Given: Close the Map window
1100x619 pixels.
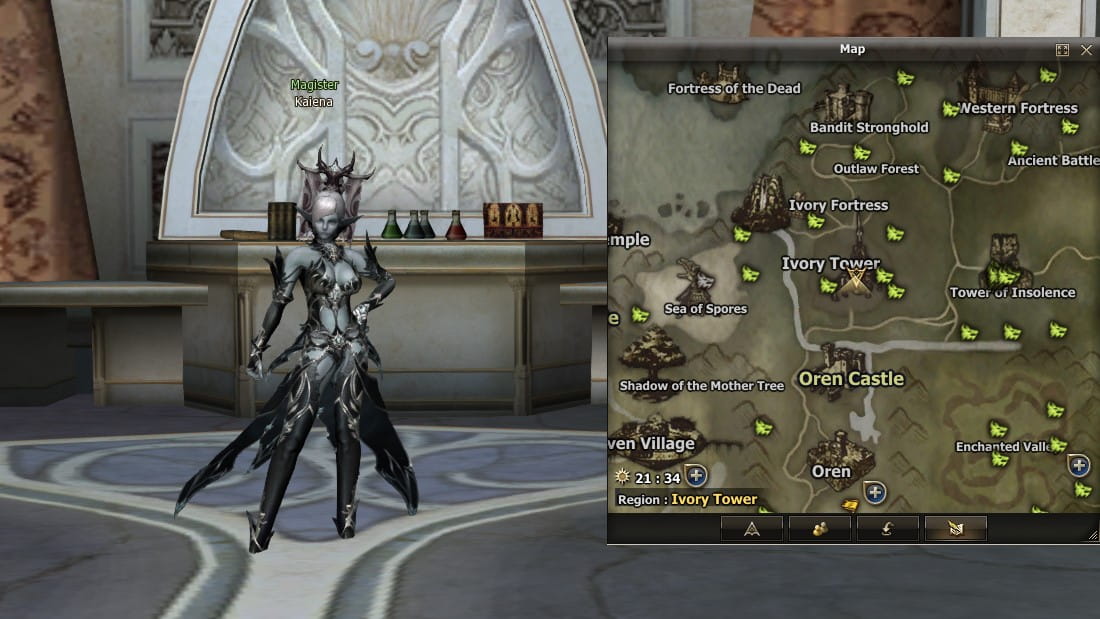Looking at the screenshot, I should pyautogui.click(x=1086, y=49).
